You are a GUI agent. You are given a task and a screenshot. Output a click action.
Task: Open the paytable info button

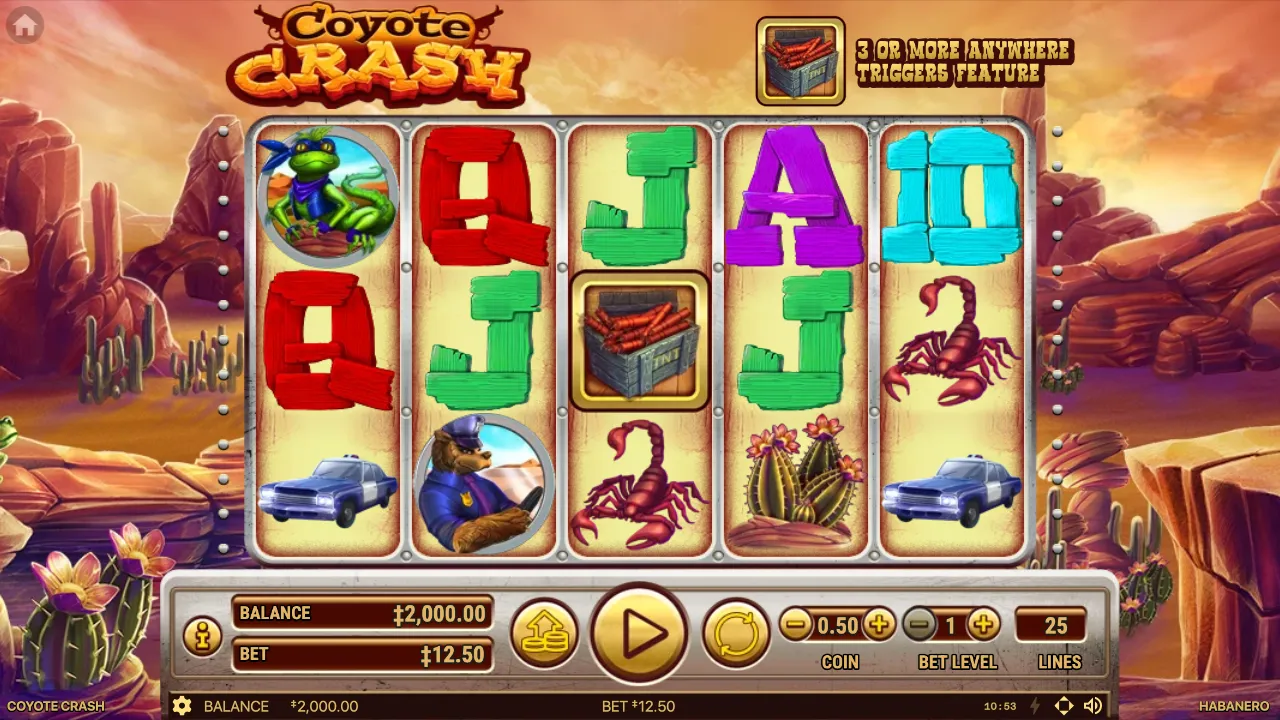202,636
